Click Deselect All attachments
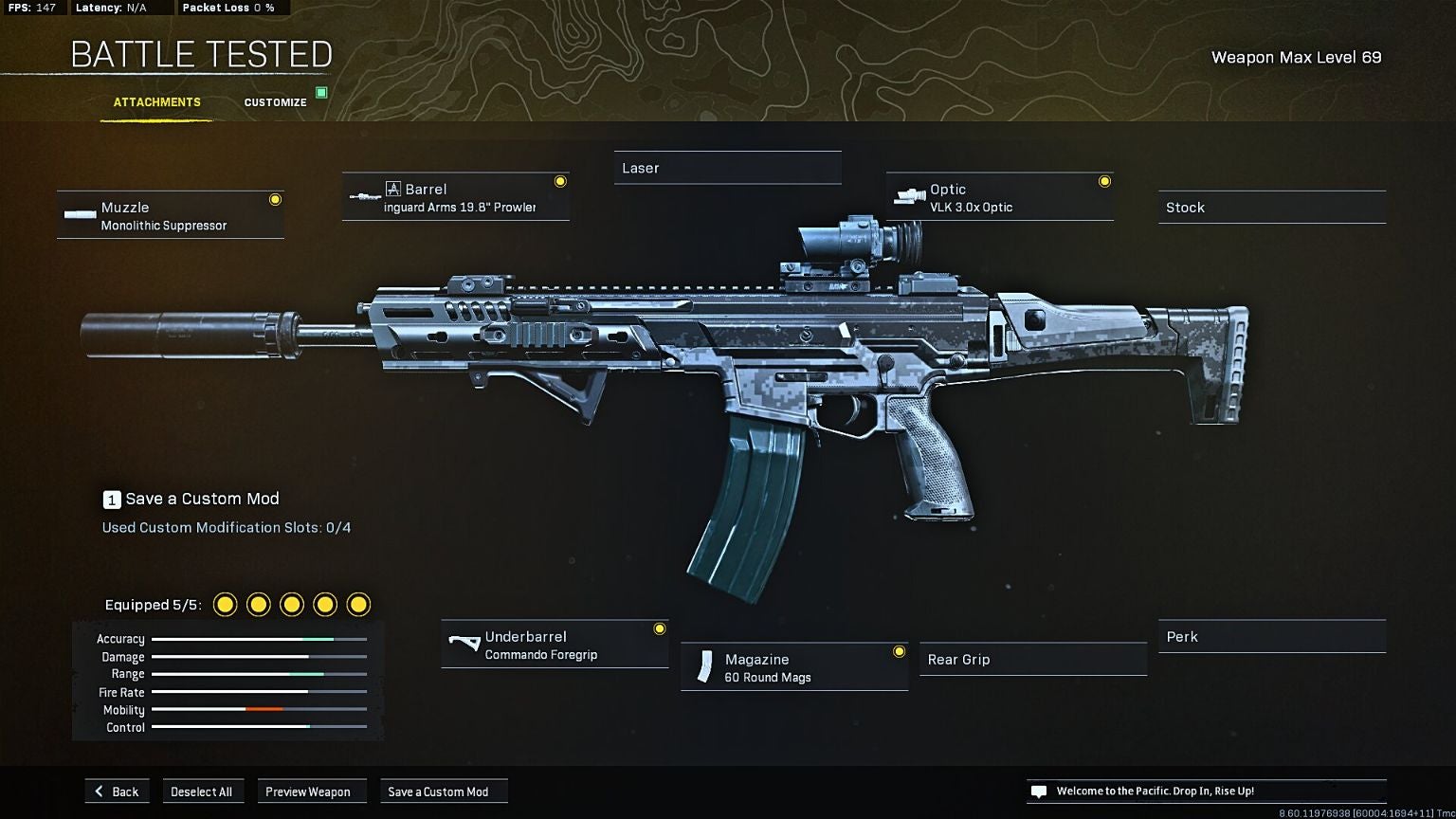The width and height of the screenshot is (1456, 819). point(201,792)
